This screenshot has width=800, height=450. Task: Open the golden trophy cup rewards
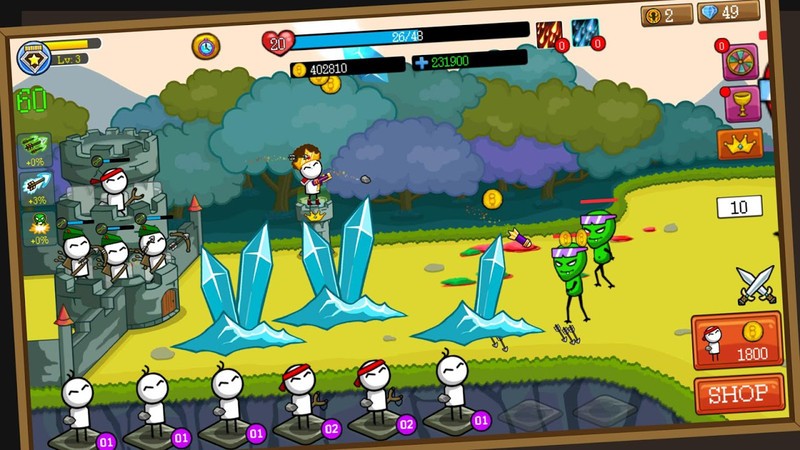tap(741, 103)
